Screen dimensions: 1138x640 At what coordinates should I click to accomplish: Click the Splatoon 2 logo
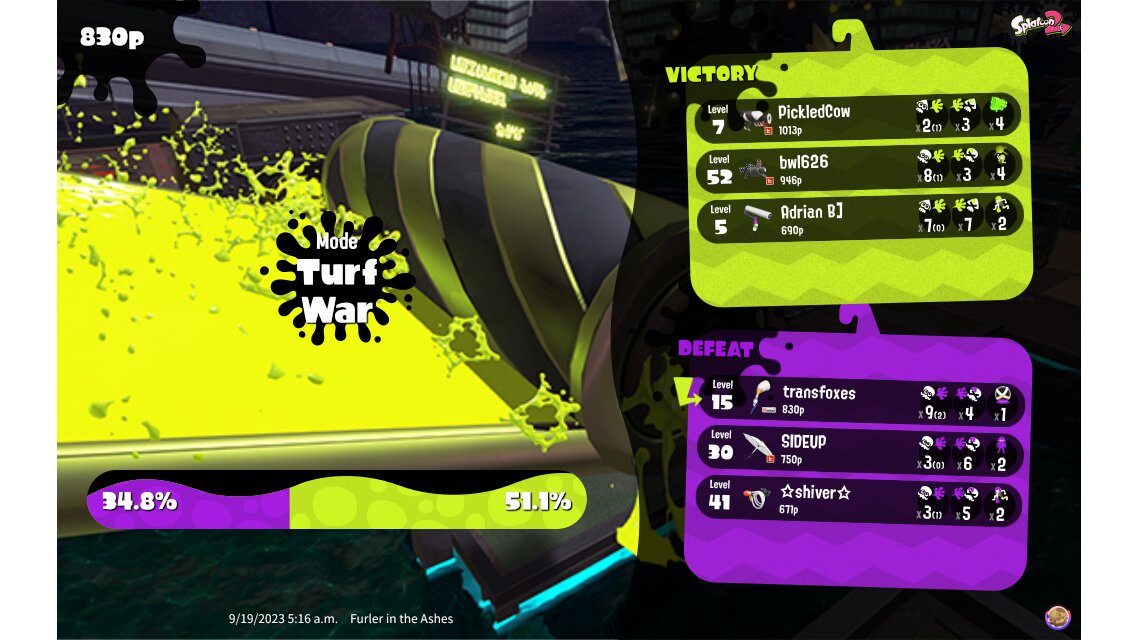[1039, 24]
